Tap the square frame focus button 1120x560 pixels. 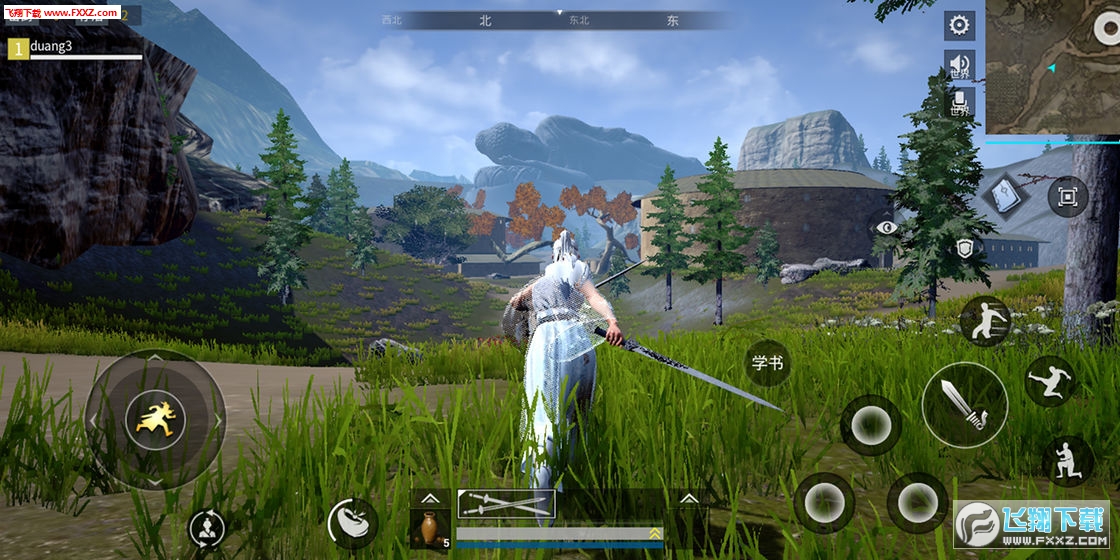pyautogui.click(x=1067, y=196)
